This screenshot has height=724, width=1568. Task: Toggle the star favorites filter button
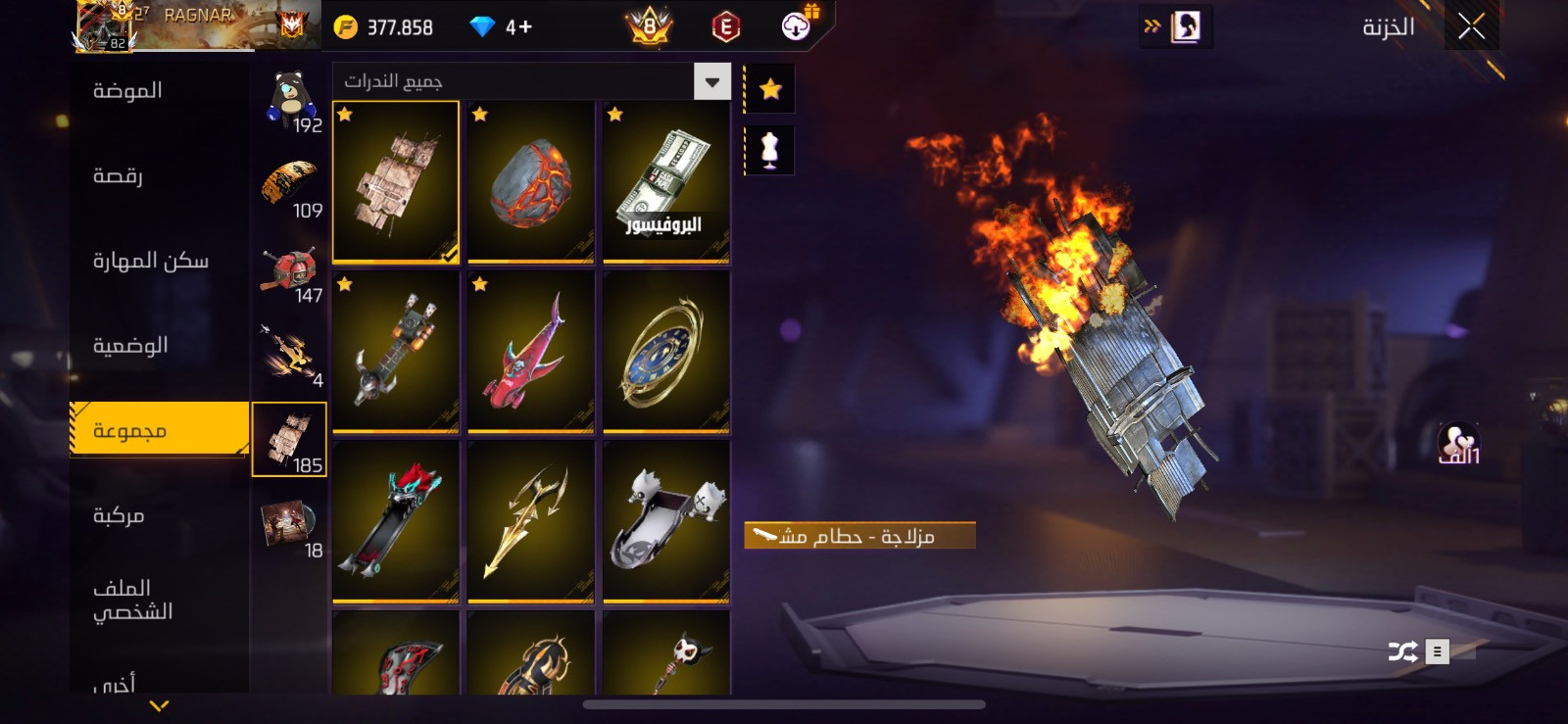tap(770, 90)
